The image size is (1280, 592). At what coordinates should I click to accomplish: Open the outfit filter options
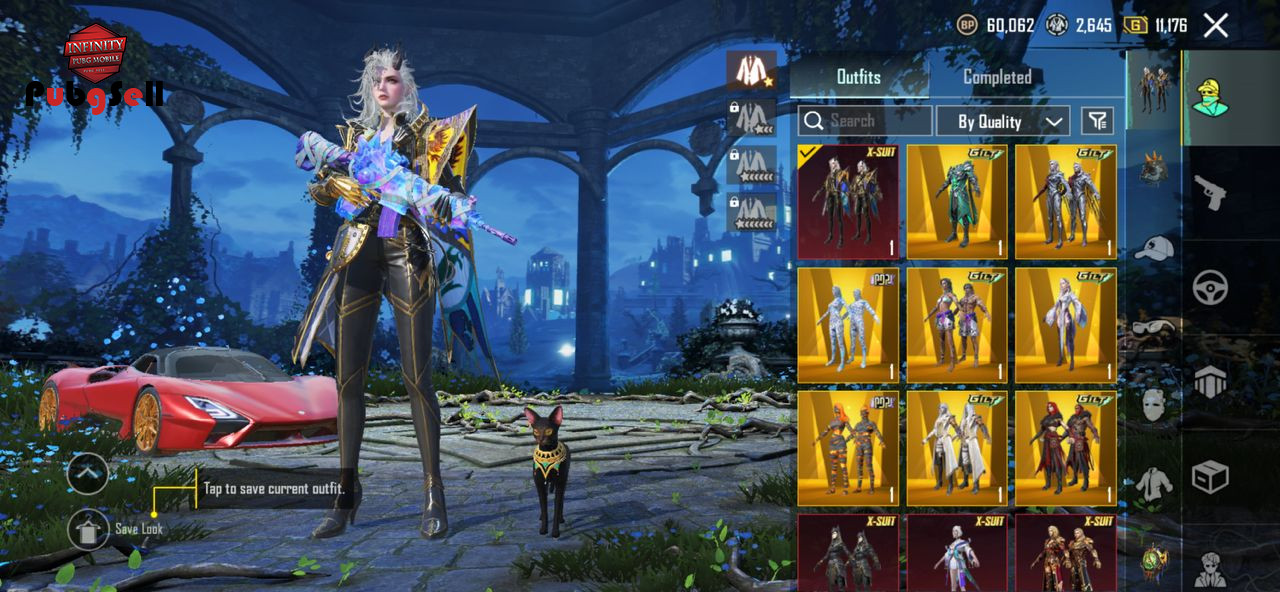pos(1097,121)
